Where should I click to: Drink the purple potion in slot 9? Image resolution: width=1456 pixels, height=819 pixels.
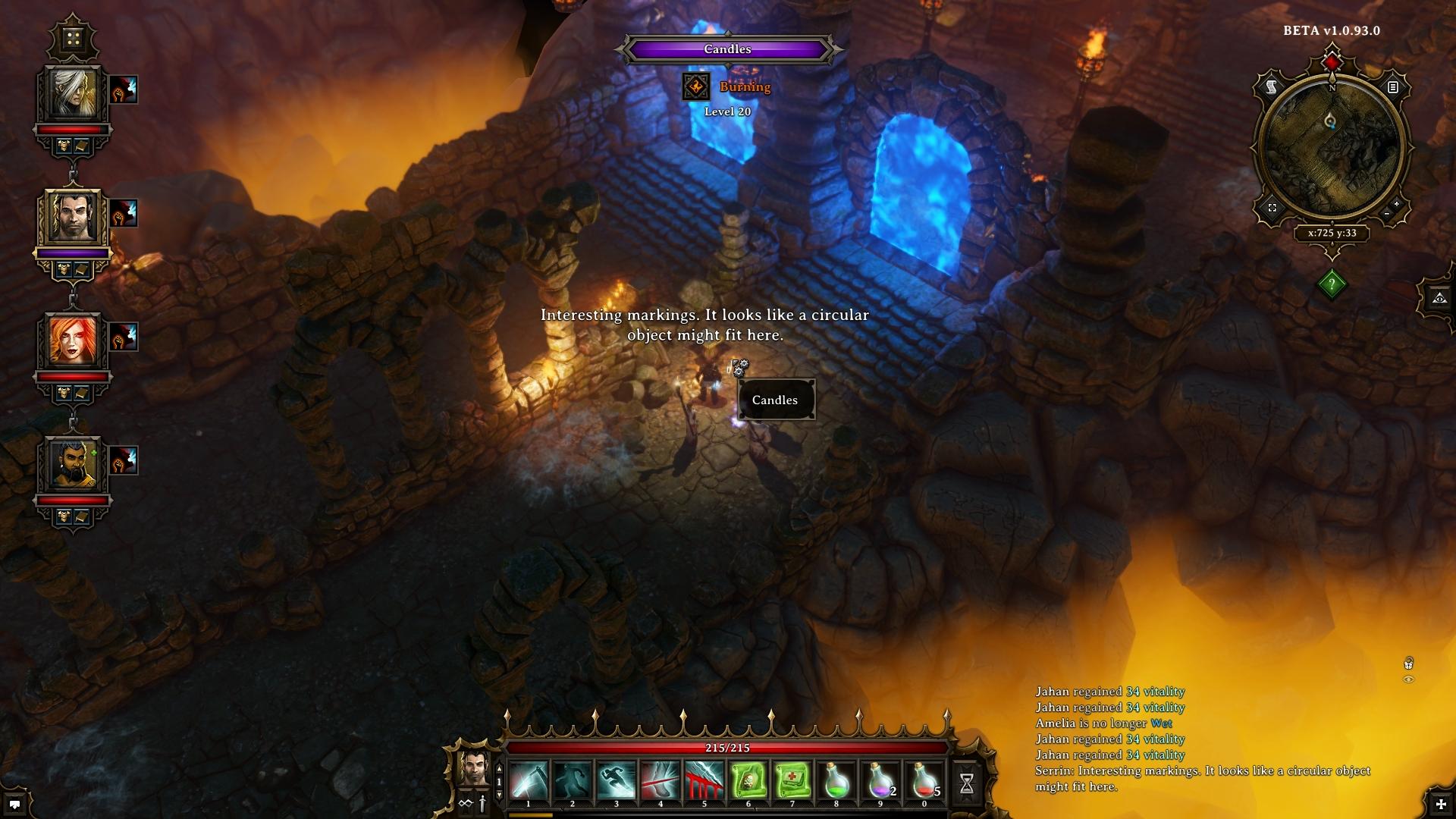click(x=880, y=781)
